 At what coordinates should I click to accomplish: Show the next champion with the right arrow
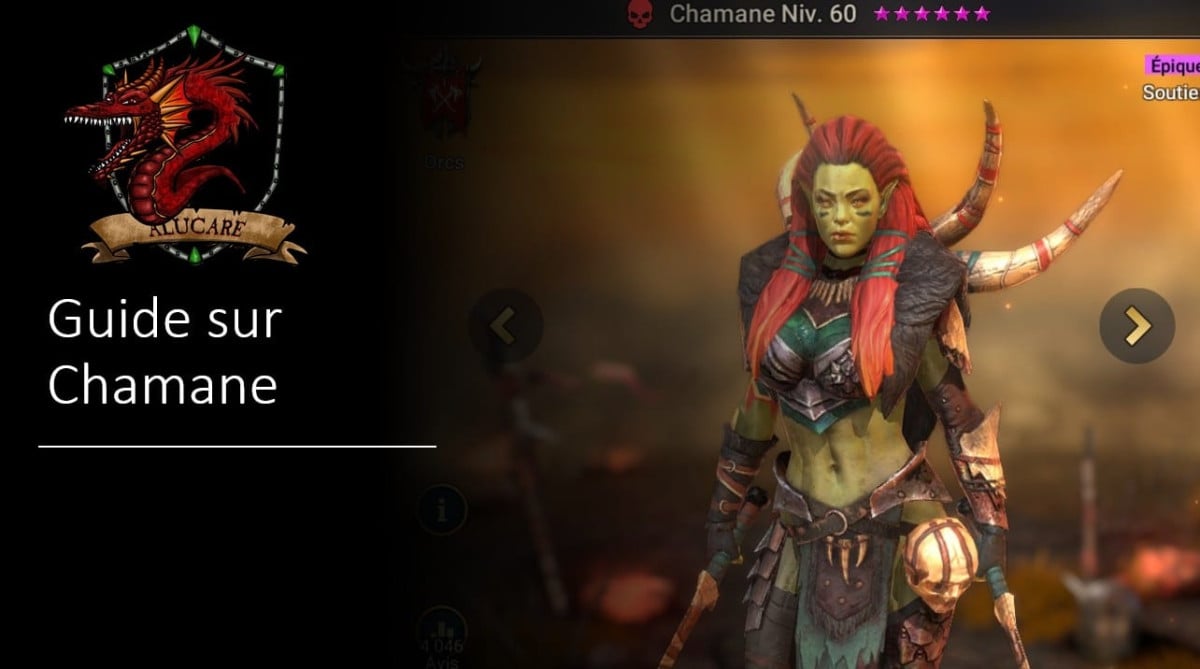point(1137,326)
